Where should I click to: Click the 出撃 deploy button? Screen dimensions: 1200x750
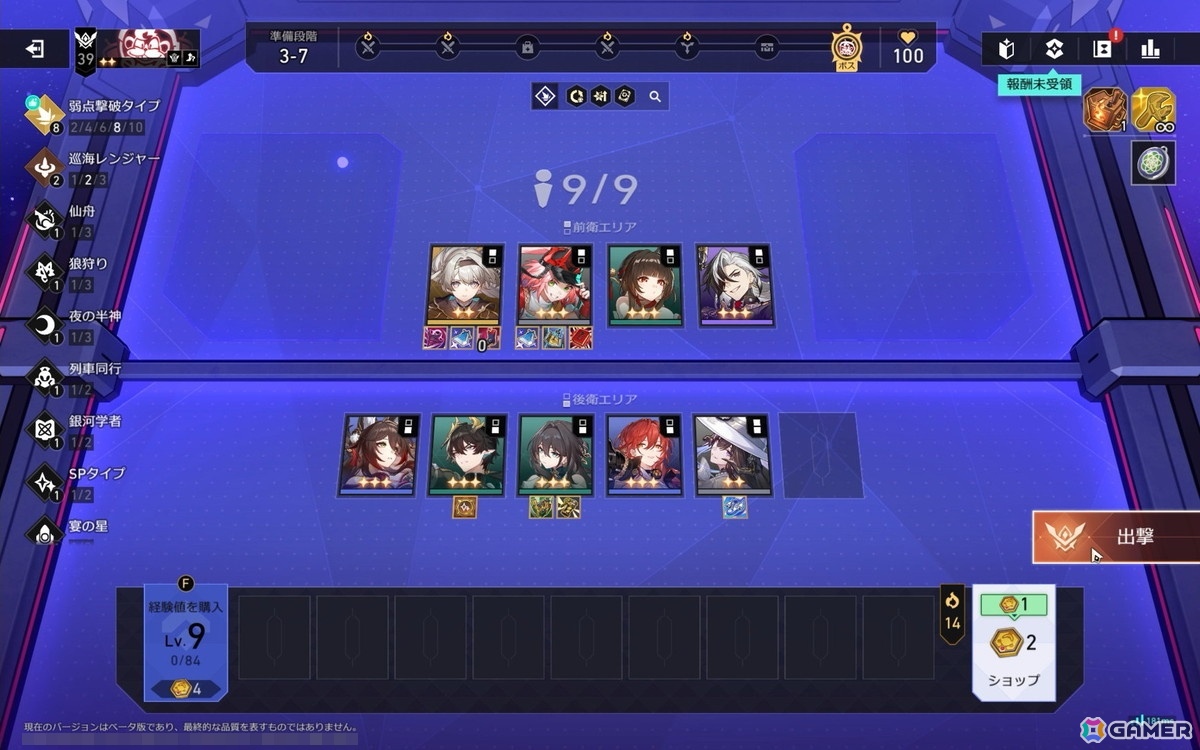[x=1116, y=537]
